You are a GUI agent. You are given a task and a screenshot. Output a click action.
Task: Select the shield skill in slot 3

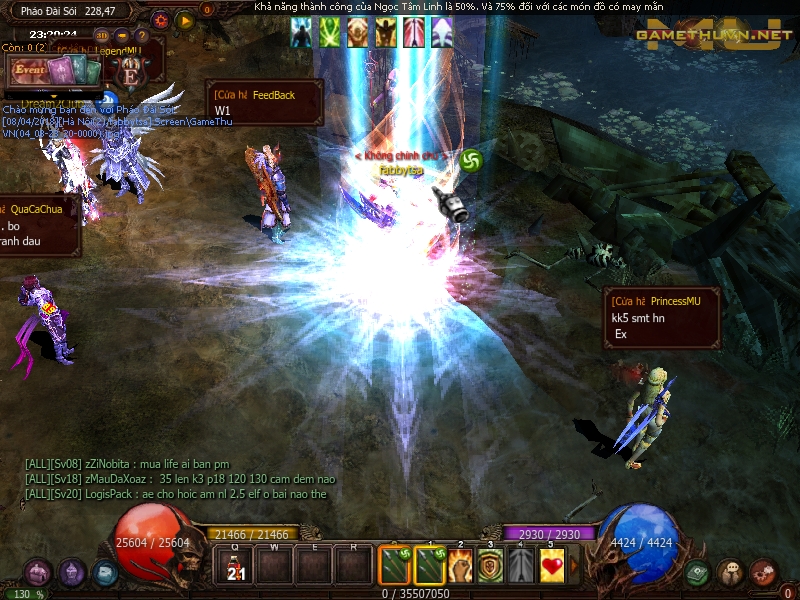point(490,566)
